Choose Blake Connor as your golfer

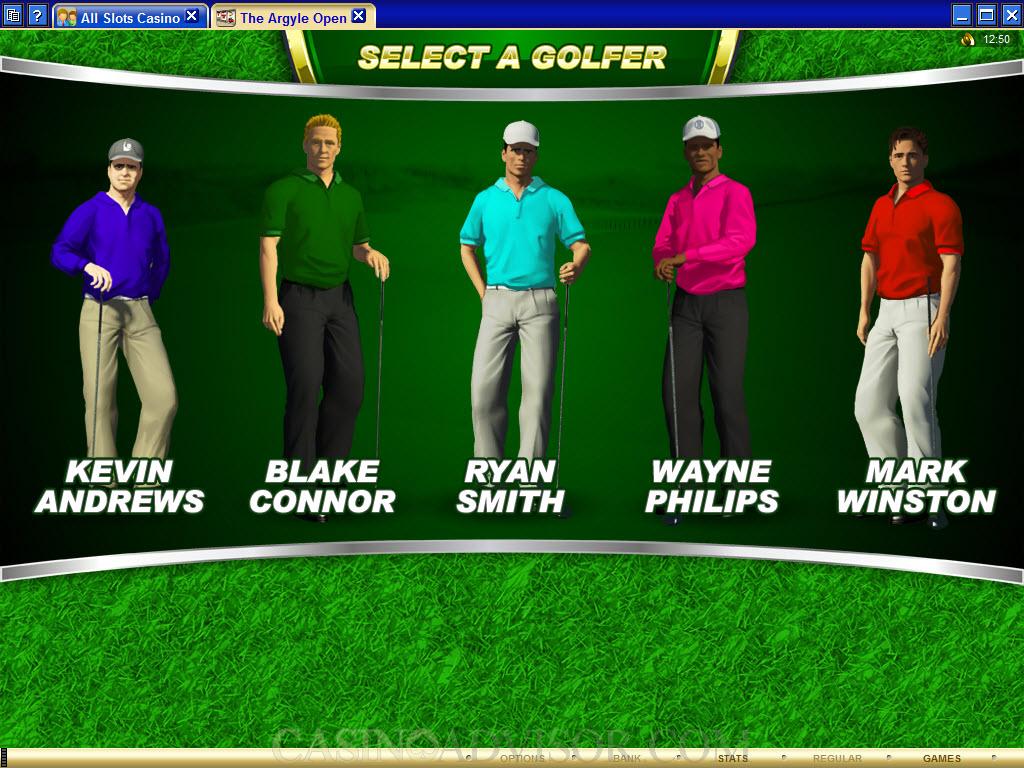pyautogui.click(x=320, y=300)
